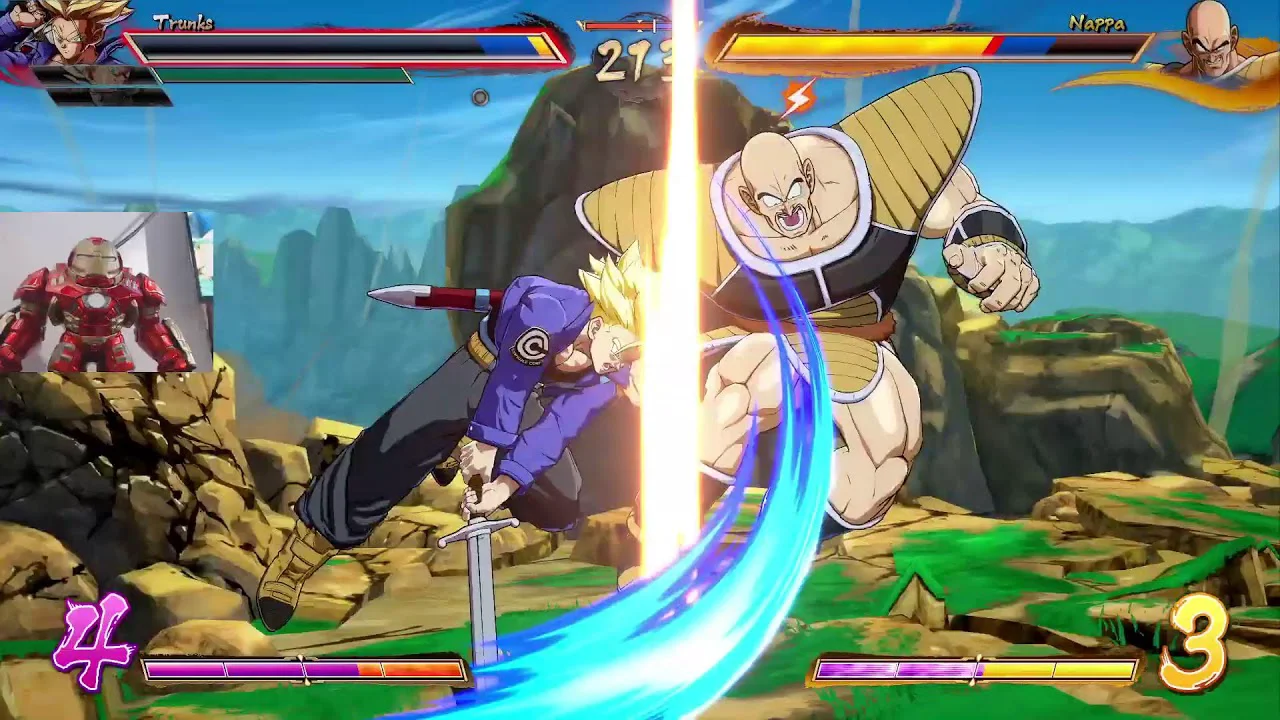Select the lightning bolt Sparking icon
This screenshot has height=720, width=1280.
click(x=797, y=98)
